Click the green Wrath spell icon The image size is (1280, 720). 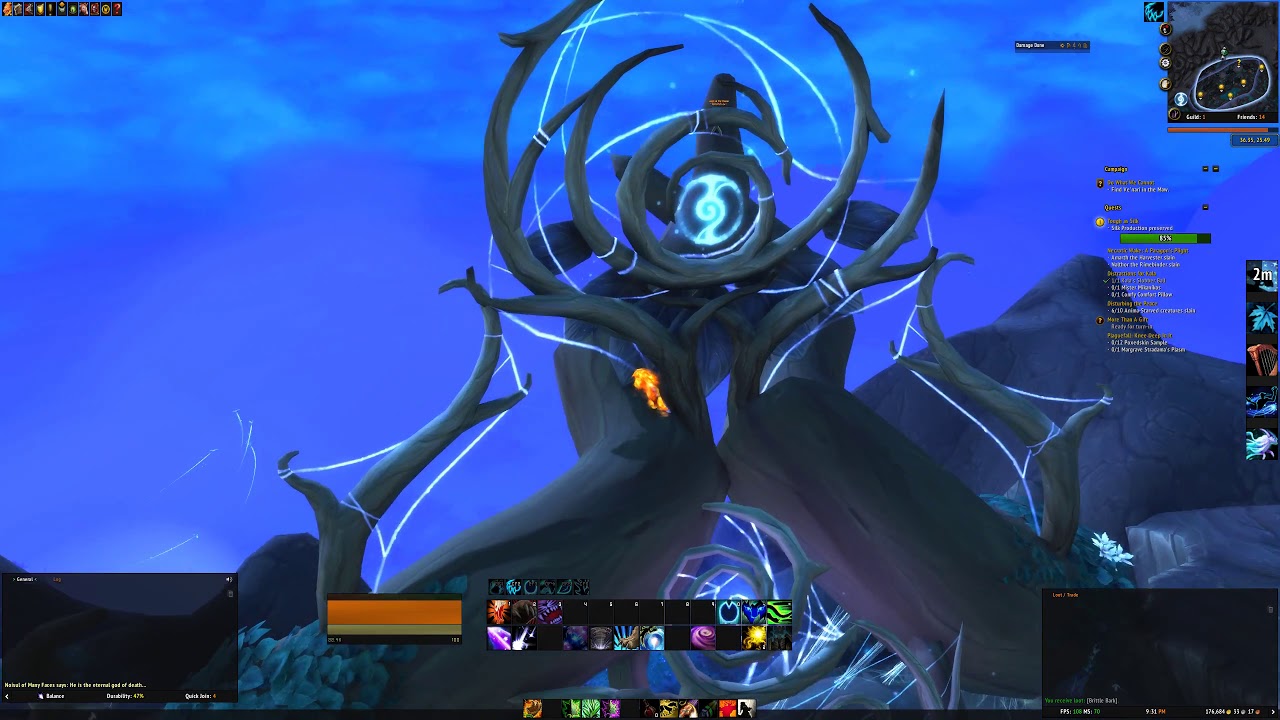point(779,611)
